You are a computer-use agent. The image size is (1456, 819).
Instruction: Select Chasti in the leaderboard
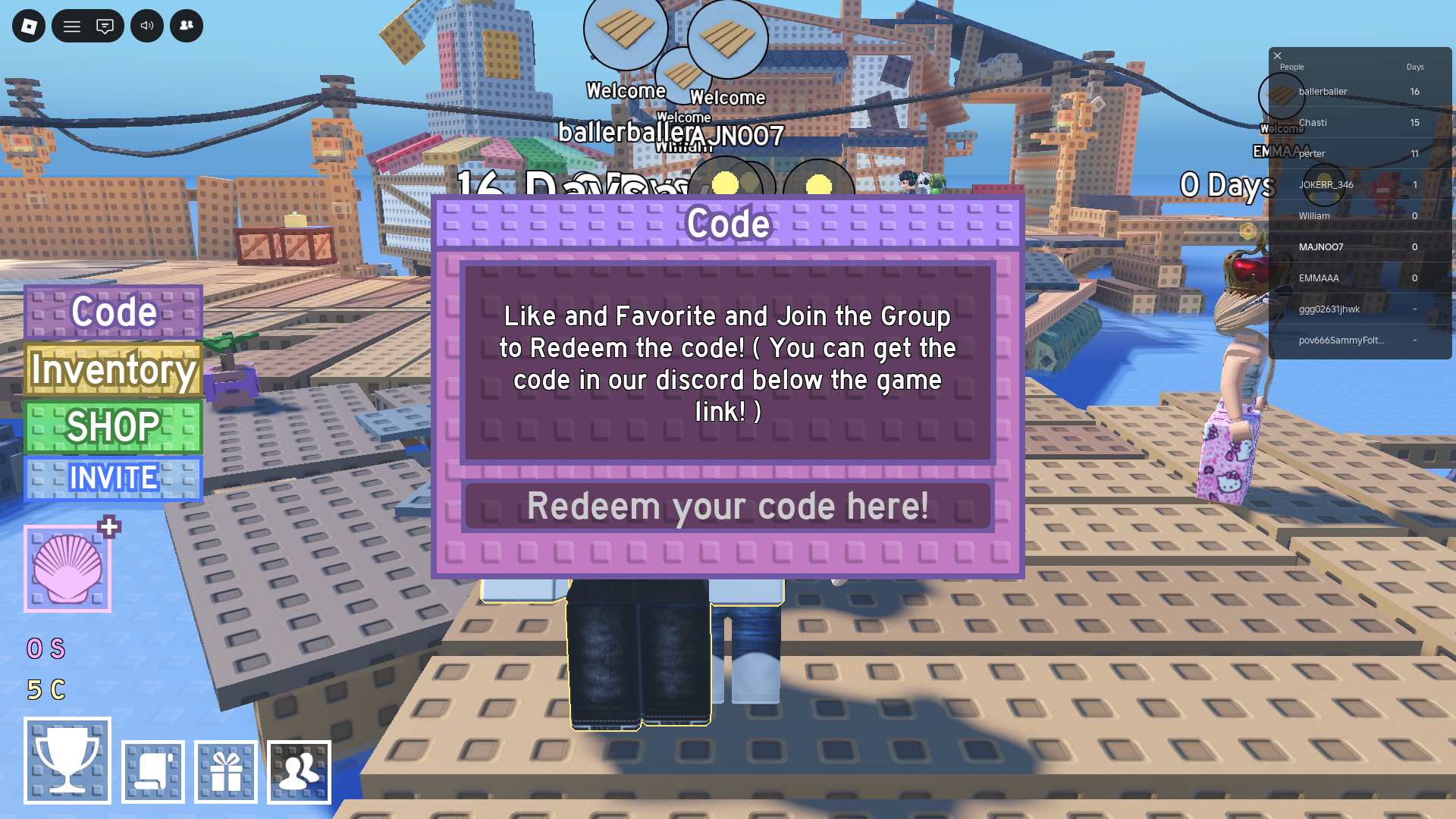pyautogui.click(x=1313, y=122)
